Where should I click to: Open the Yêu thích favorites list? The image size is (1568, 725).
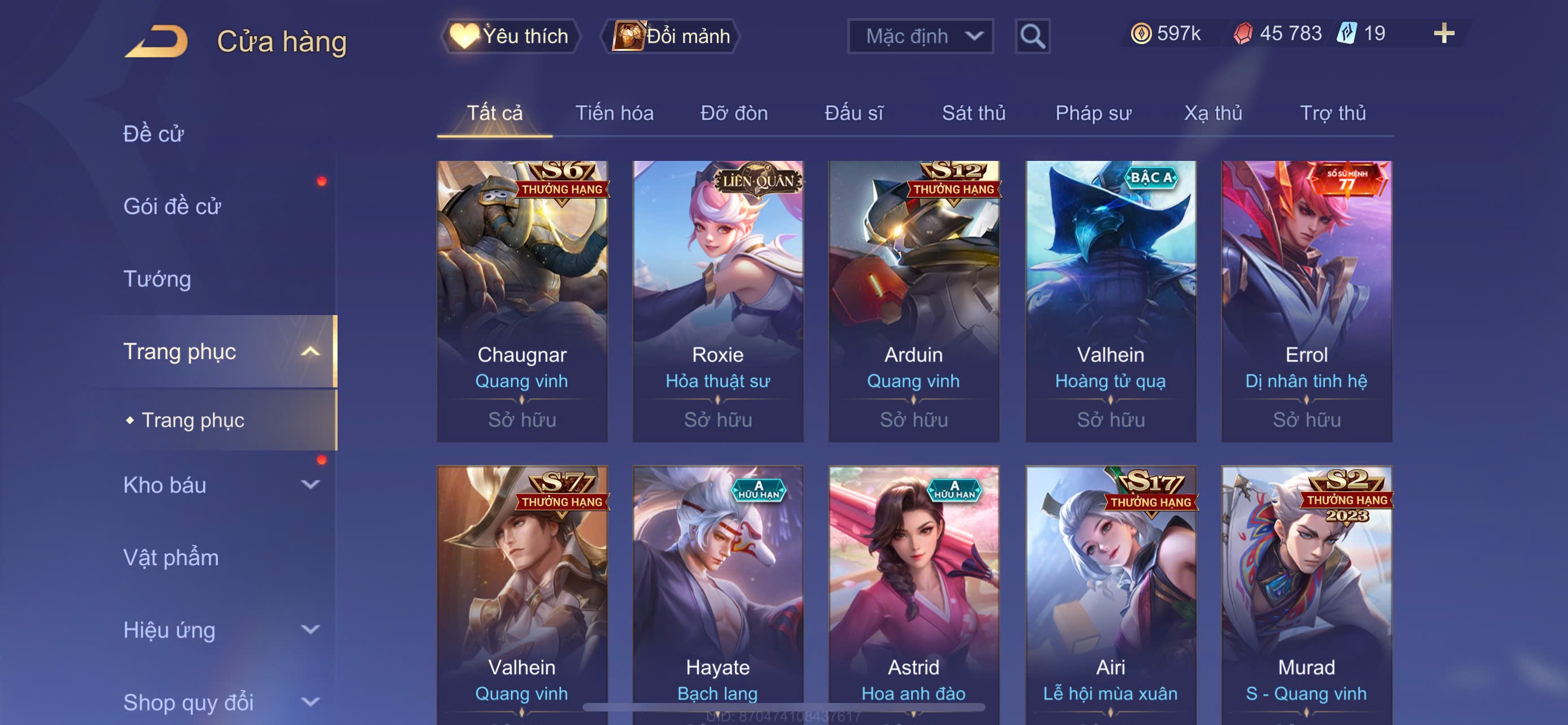(x=510, y=37)
